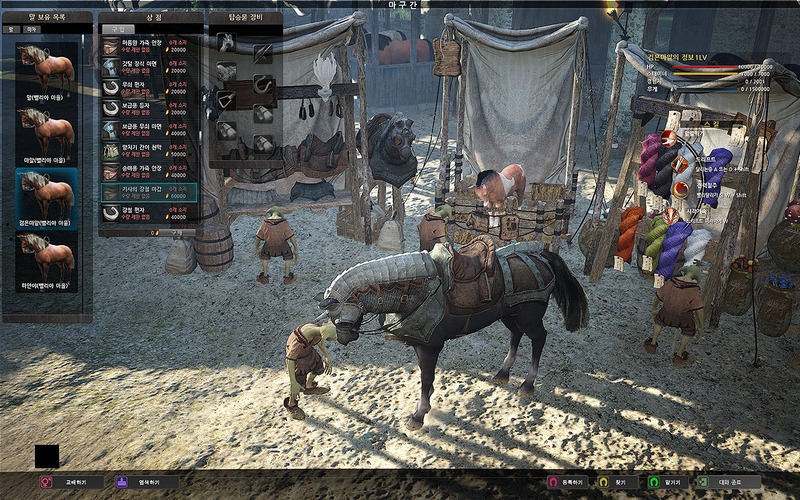Pick the 강철 편자 shop item
The height and width of the screenshot is (500, 800).
[x=149, y=212]
